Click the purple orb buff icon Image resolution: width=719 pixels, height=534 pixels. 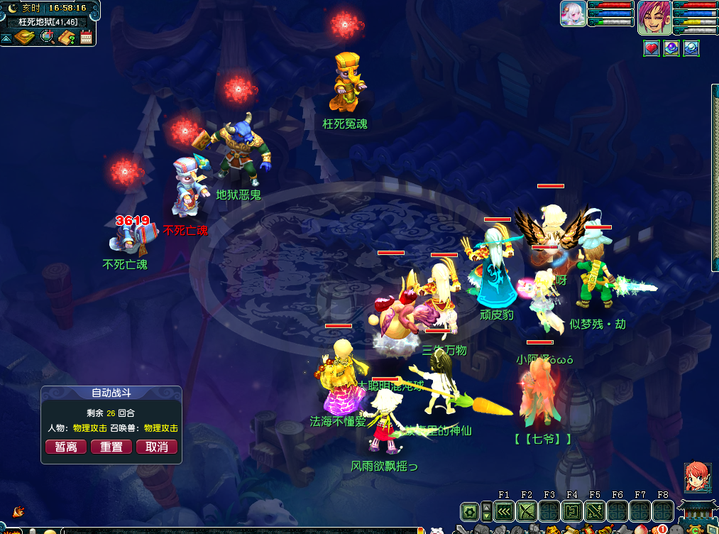(x=671, y=47)
